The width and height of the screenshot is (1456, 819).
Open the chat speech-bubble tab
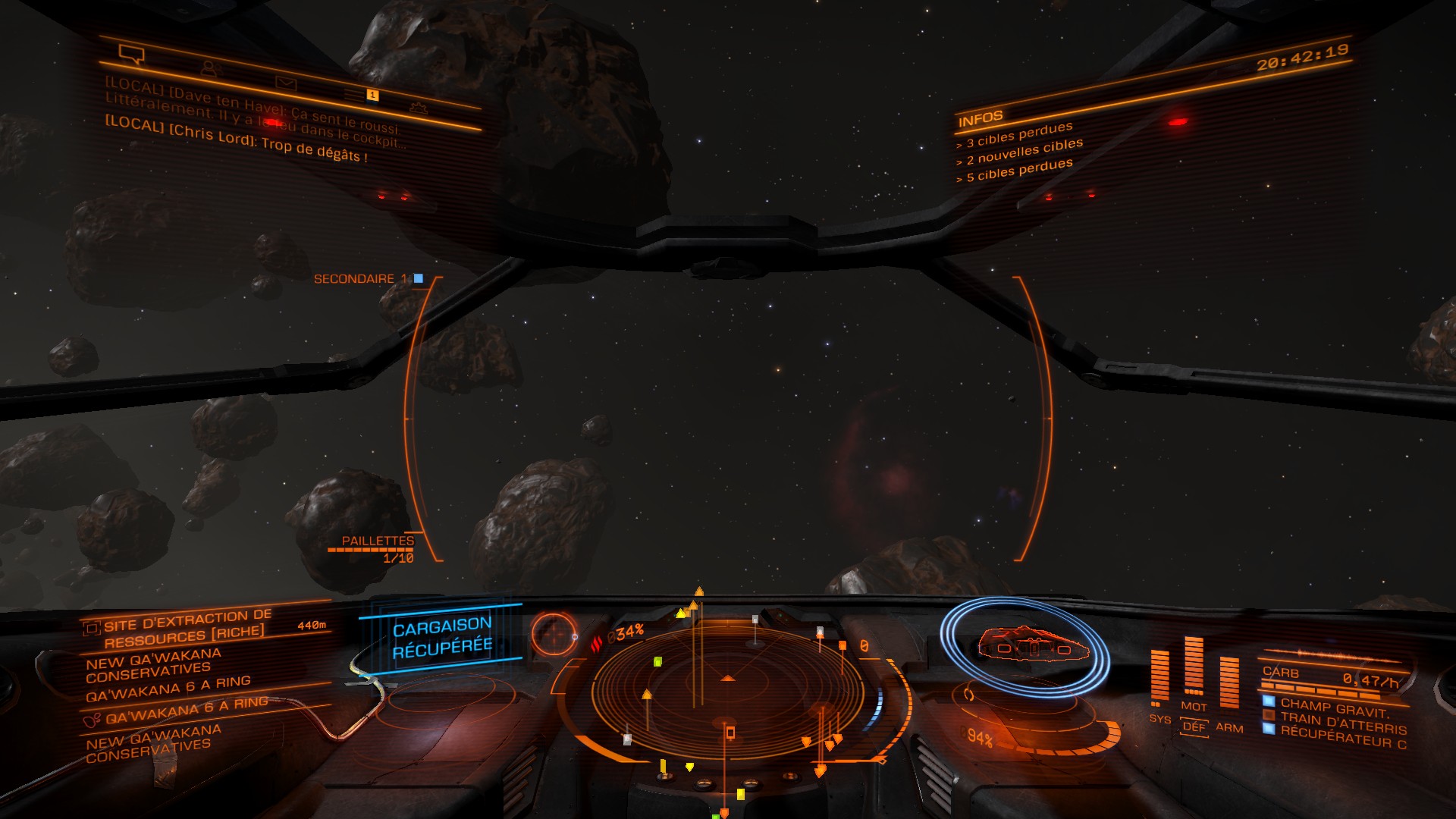tap(132, 54)
